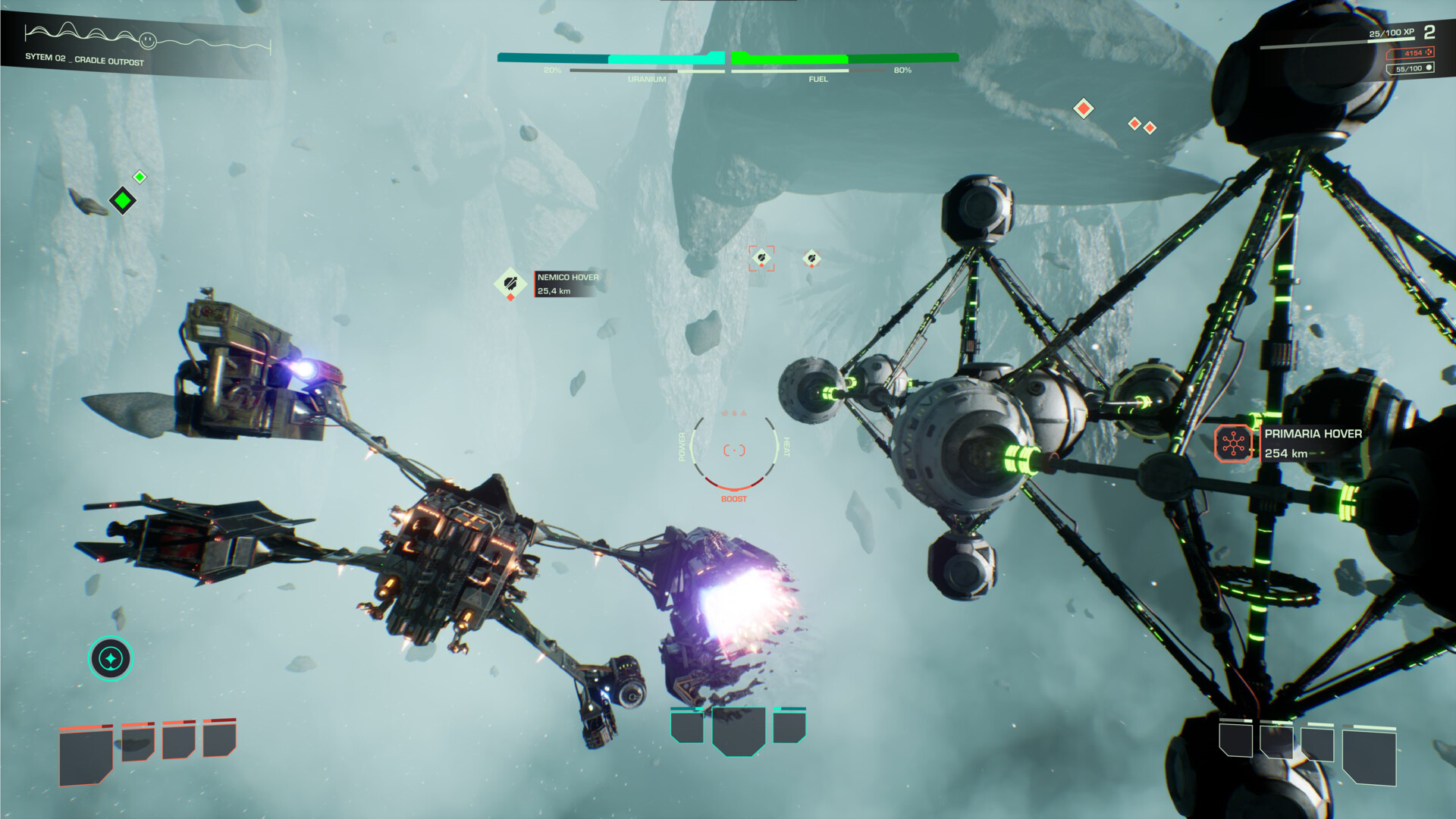Activate the teal circular star ability icon
Viewport: 1456px width, 819px height.
click(111, 658)
